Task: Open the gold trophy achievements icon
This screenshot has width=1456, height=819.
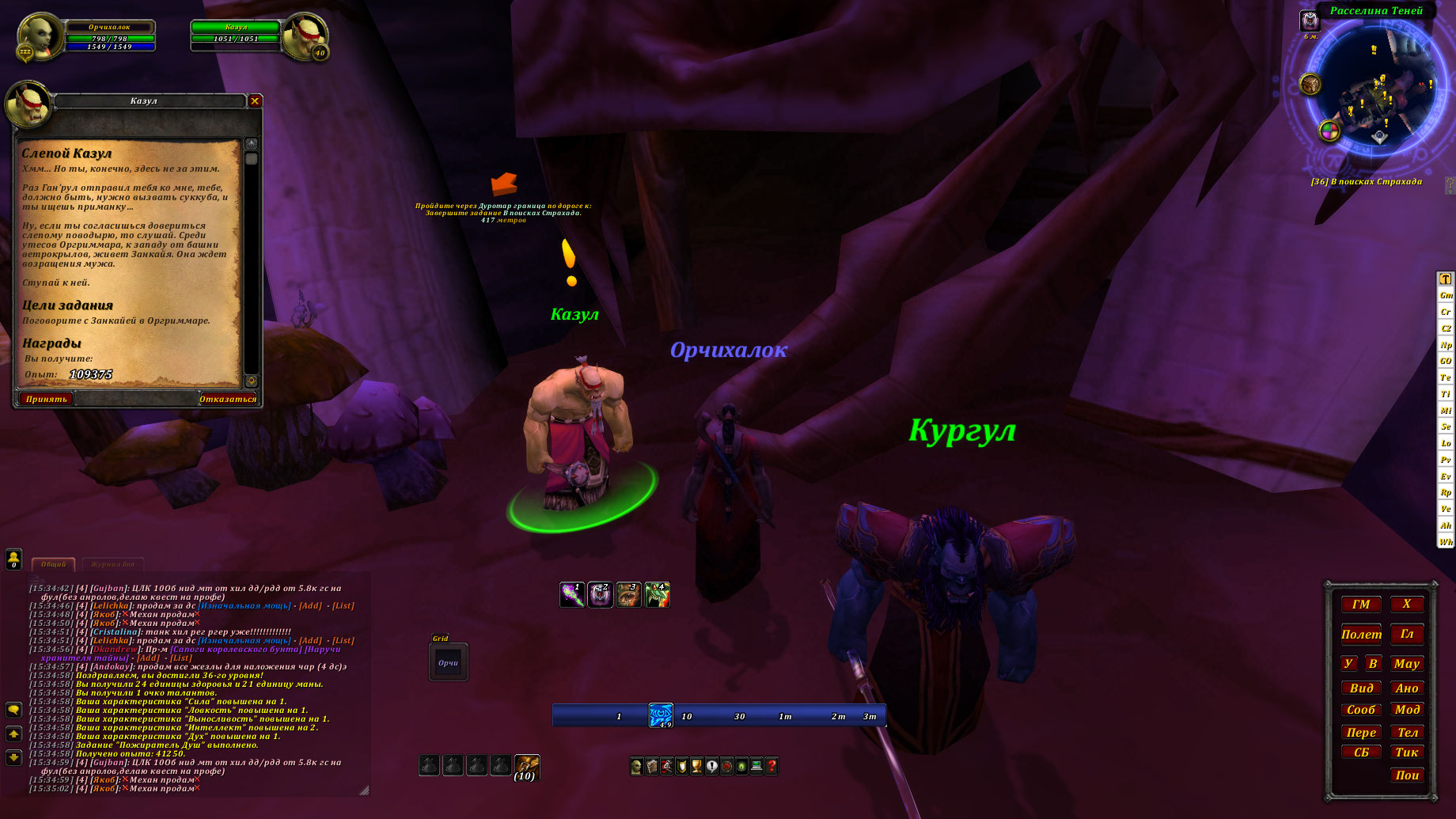Action: 696,766
